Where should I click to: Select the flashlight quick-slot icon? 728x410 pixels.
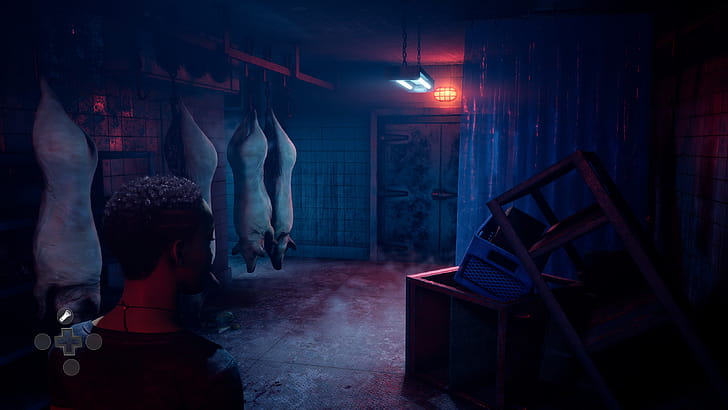(x=67, y=317)
